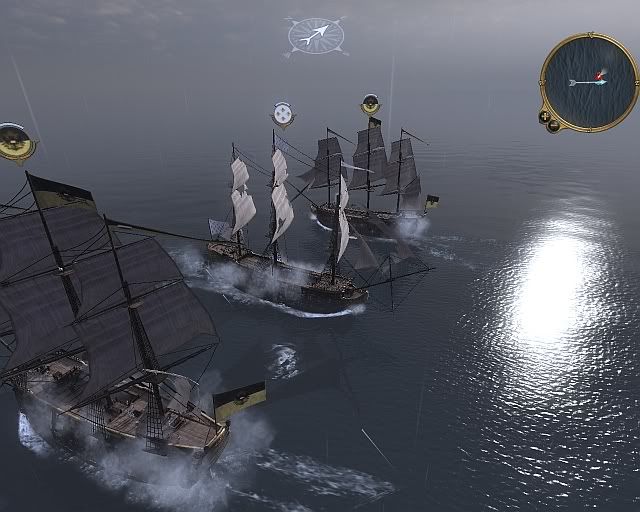The width and height of the screenshot is (640, 512).
Task: Zoom out with the minimap minus button
Action: tap(554, 127)
